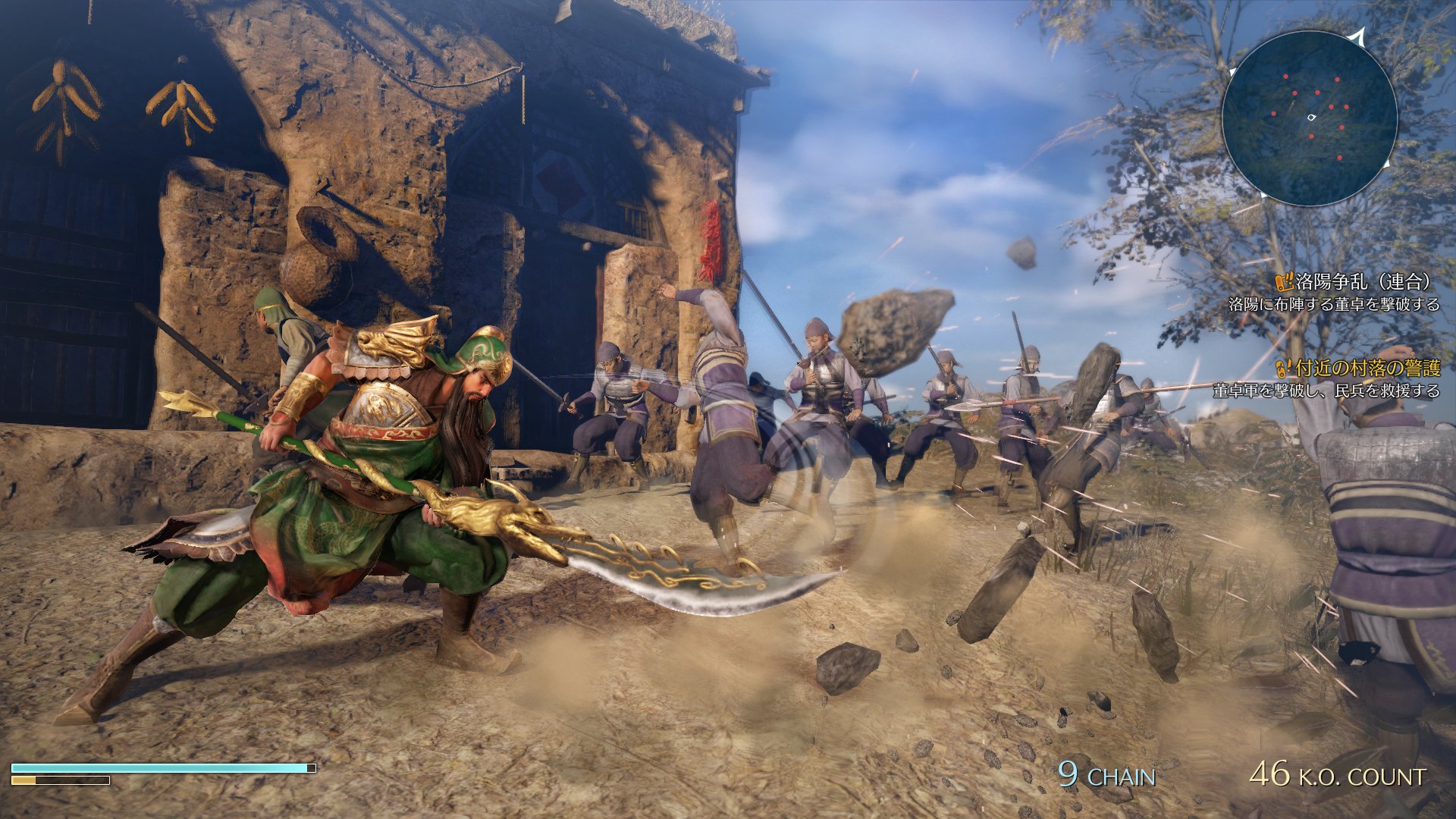
Task: Select the pair of adjacent red dots on minimap
Action: (1338, 106)
